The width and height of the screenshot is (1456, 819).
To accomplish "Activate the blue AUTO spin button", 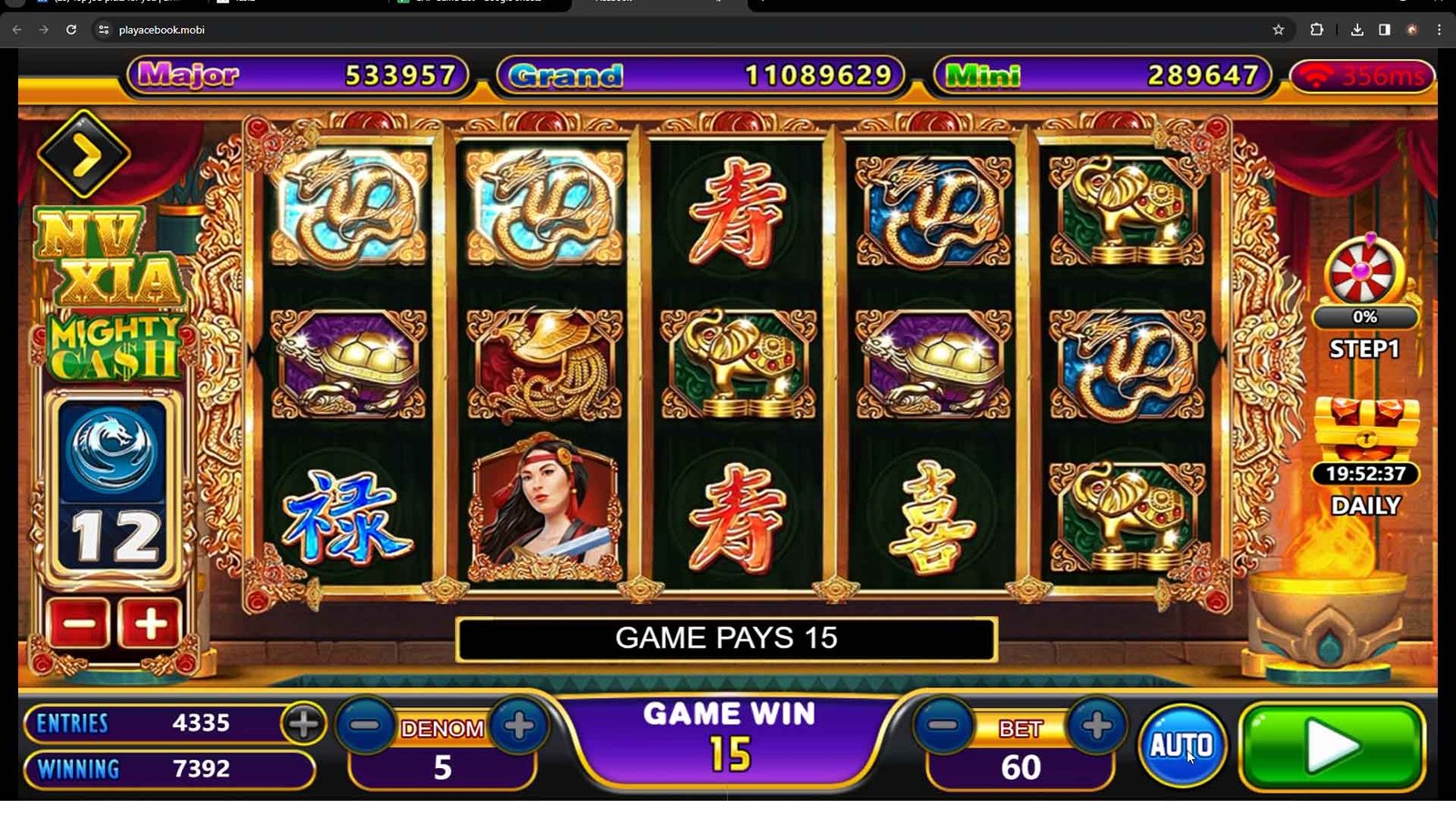I will tap(1181, 745).
